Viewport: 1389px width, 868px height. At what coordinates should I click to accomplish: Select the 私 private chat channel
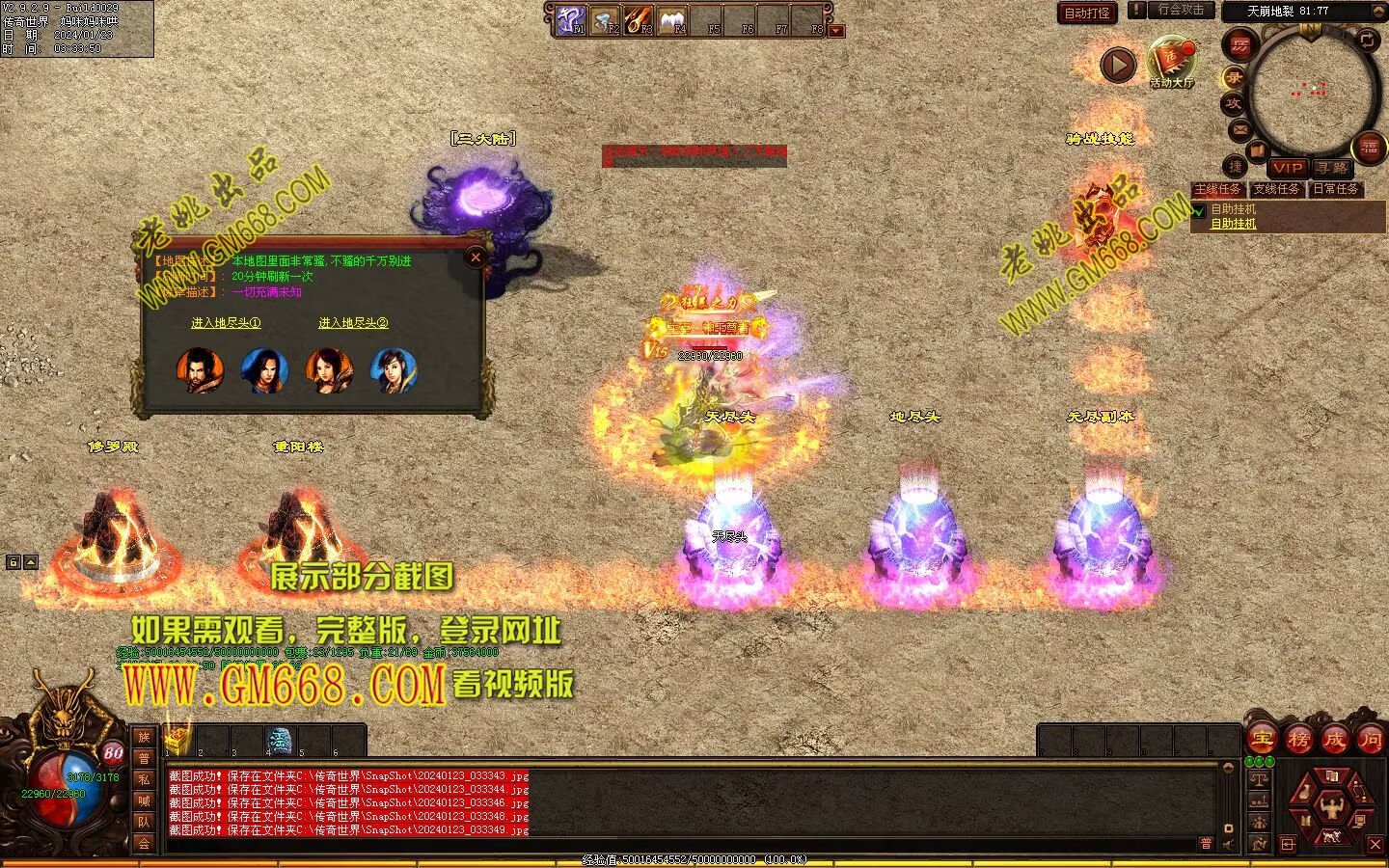[144, 779]
